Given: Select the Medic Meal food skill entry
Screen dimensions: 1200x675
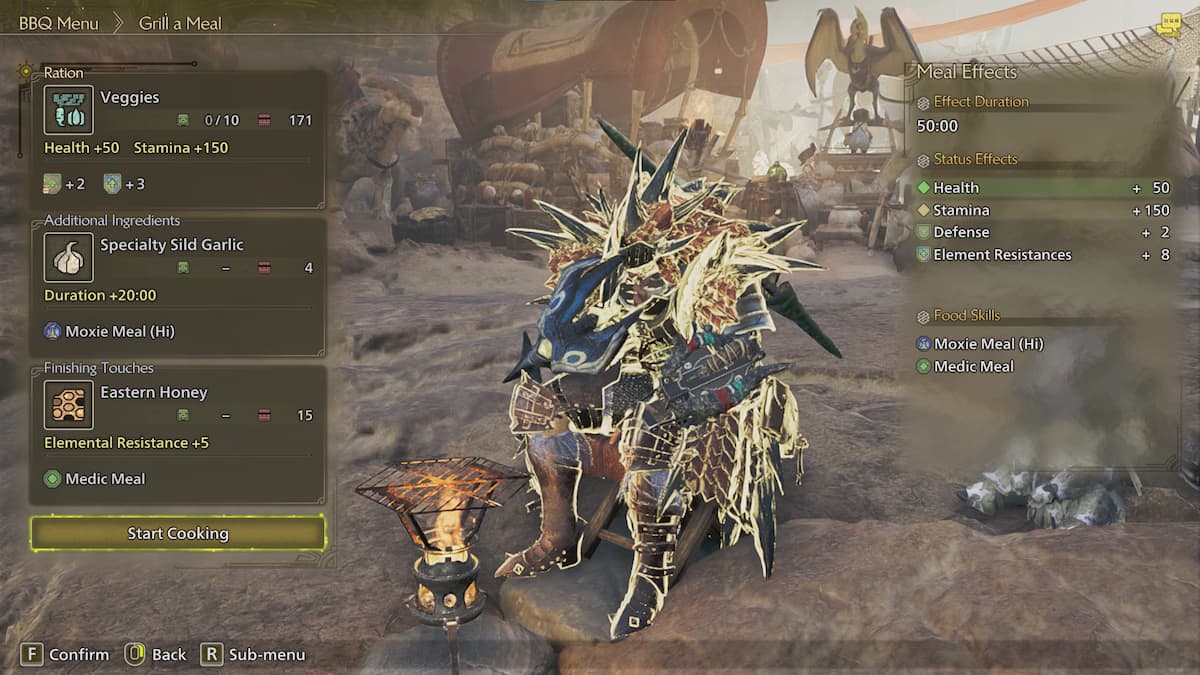Looking at the screenshot, I should (973, 367).
